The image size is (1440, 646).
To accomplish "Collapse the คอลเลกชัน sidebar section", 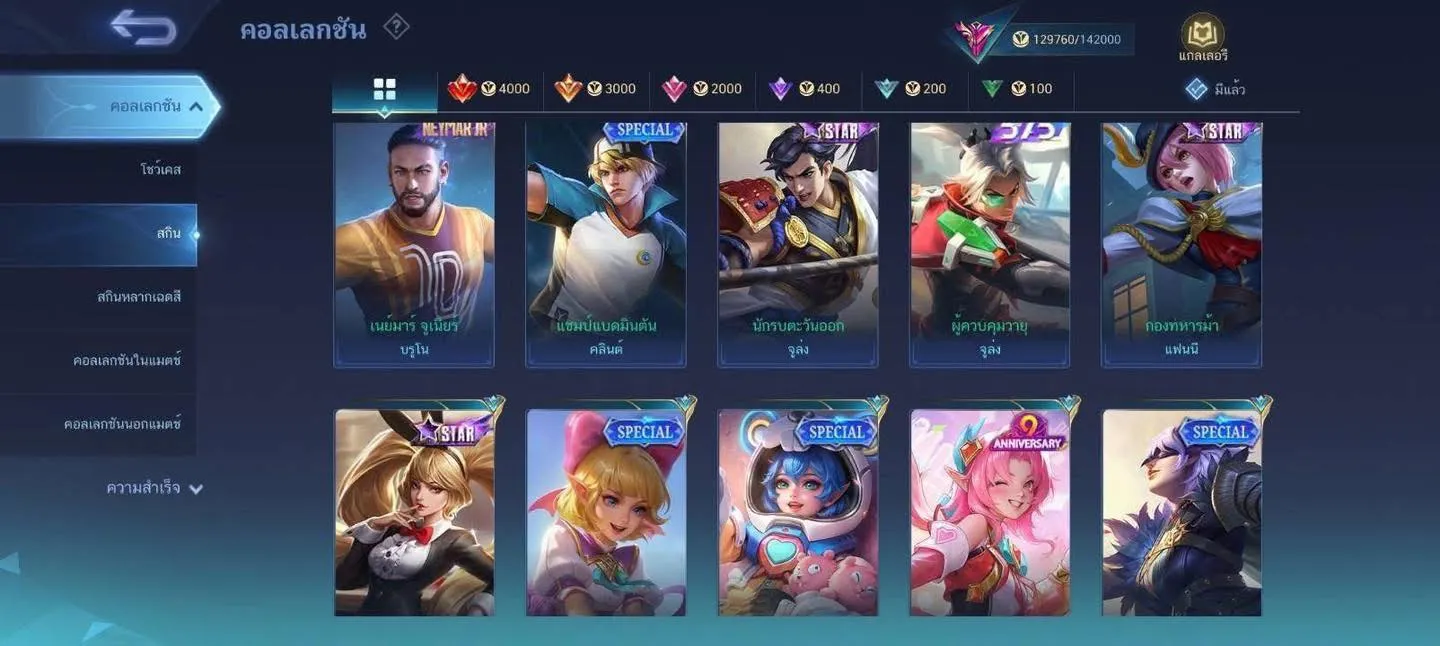I will point(196,106).
